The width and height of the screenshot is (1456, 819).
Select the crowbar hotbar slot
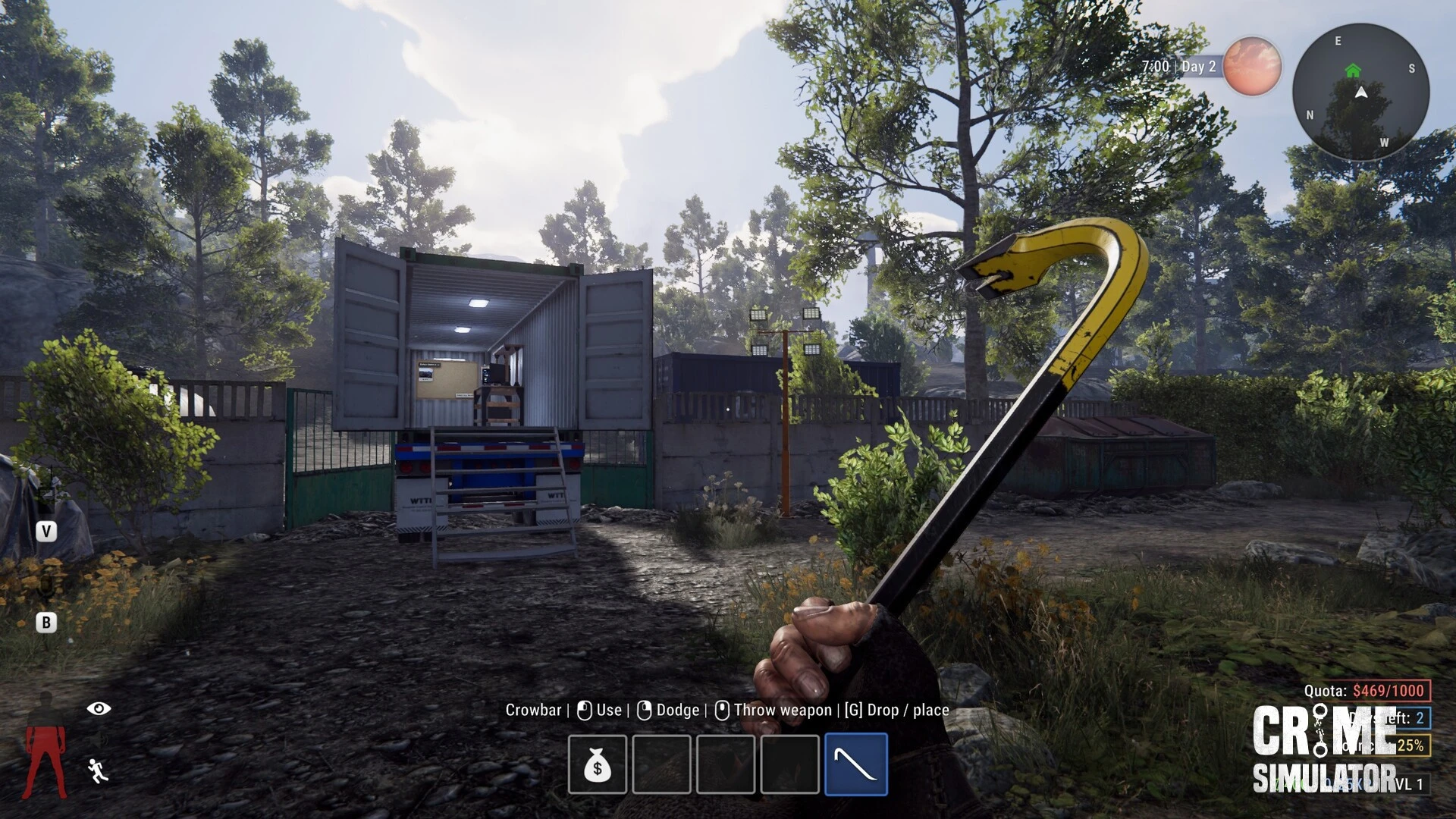pyautogui.click(x=855, y=764)
